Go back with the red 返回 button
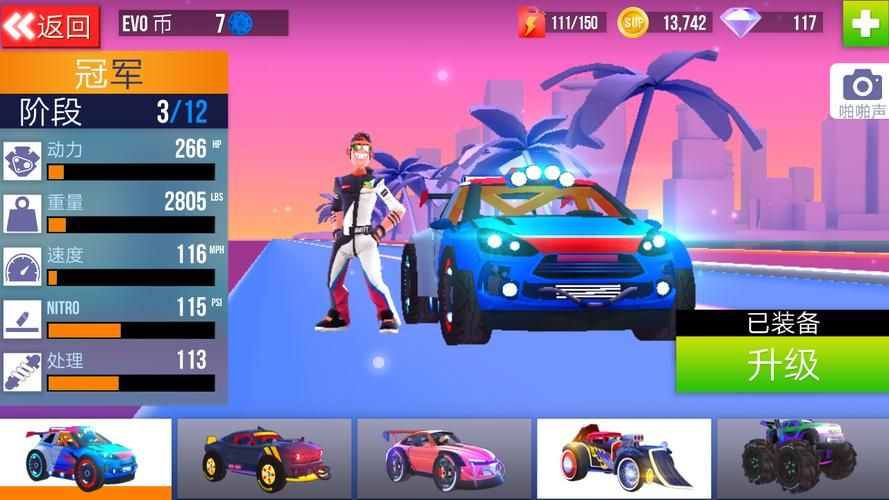Screen dimensions: 889x500 point(50,25)
